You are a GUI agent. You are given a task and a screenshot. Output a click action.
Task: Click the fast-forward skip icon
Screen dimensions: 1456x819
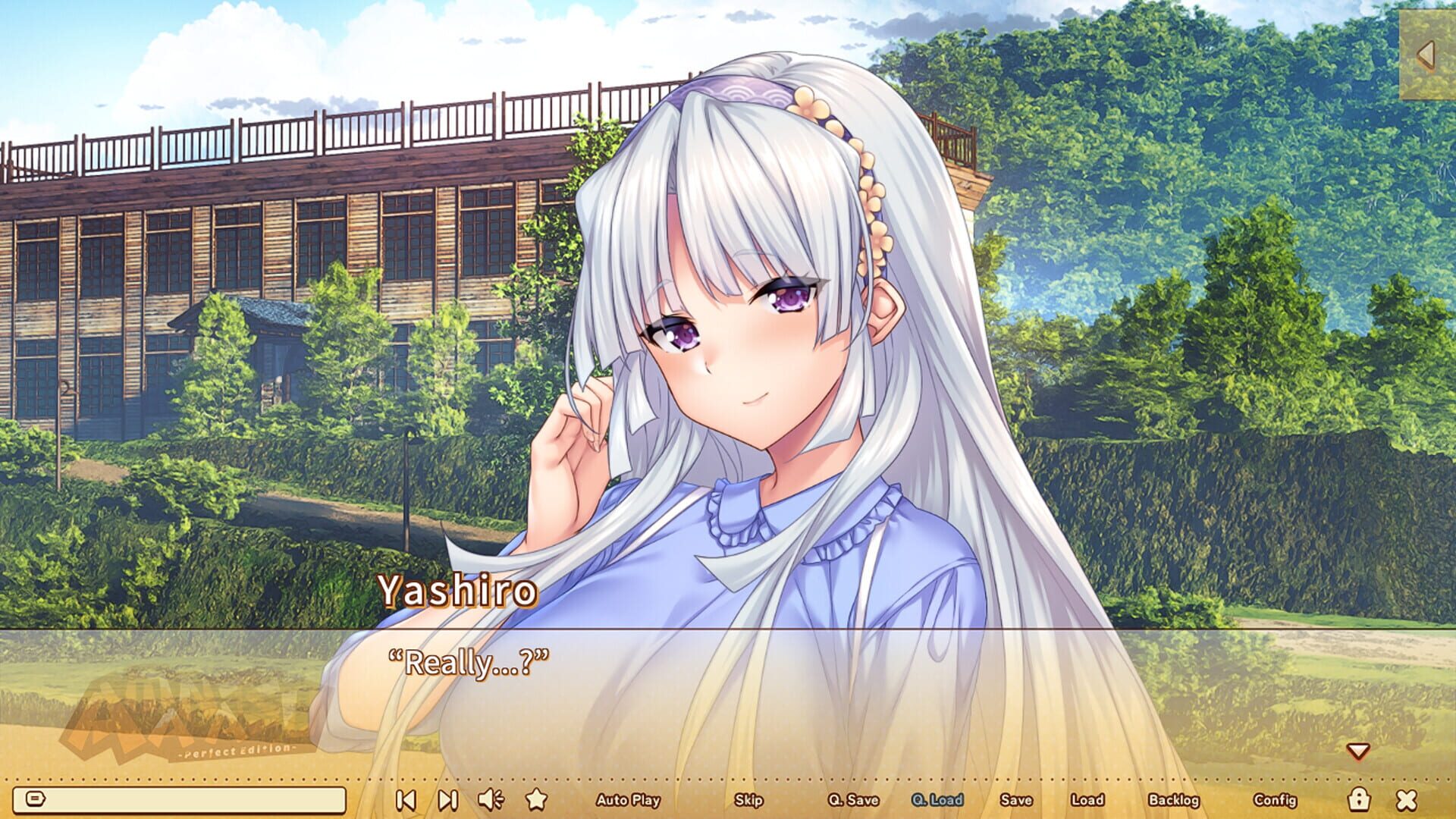click(x=447, y=799)
